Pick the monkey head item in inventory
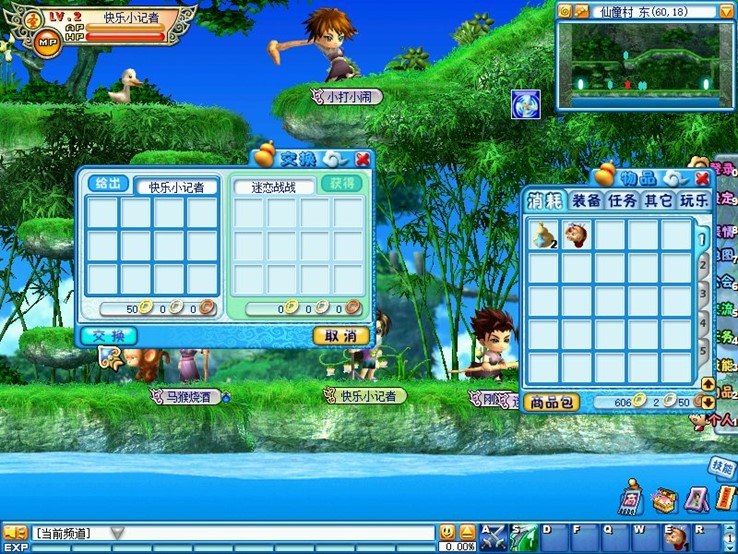 point(576,235)
